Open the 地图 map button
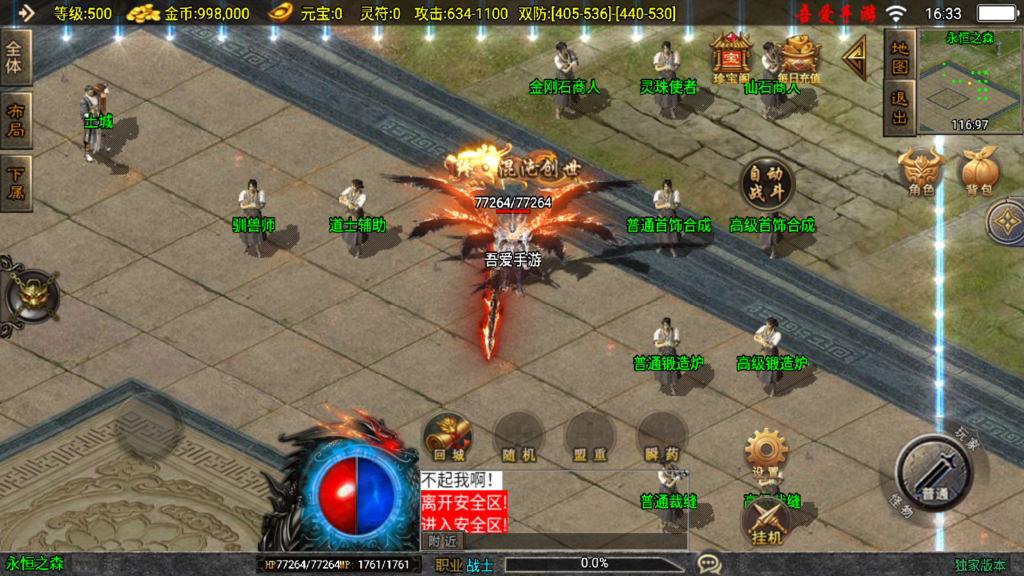The height and width of the screenshot is (576, 1024). coord(900,57)
